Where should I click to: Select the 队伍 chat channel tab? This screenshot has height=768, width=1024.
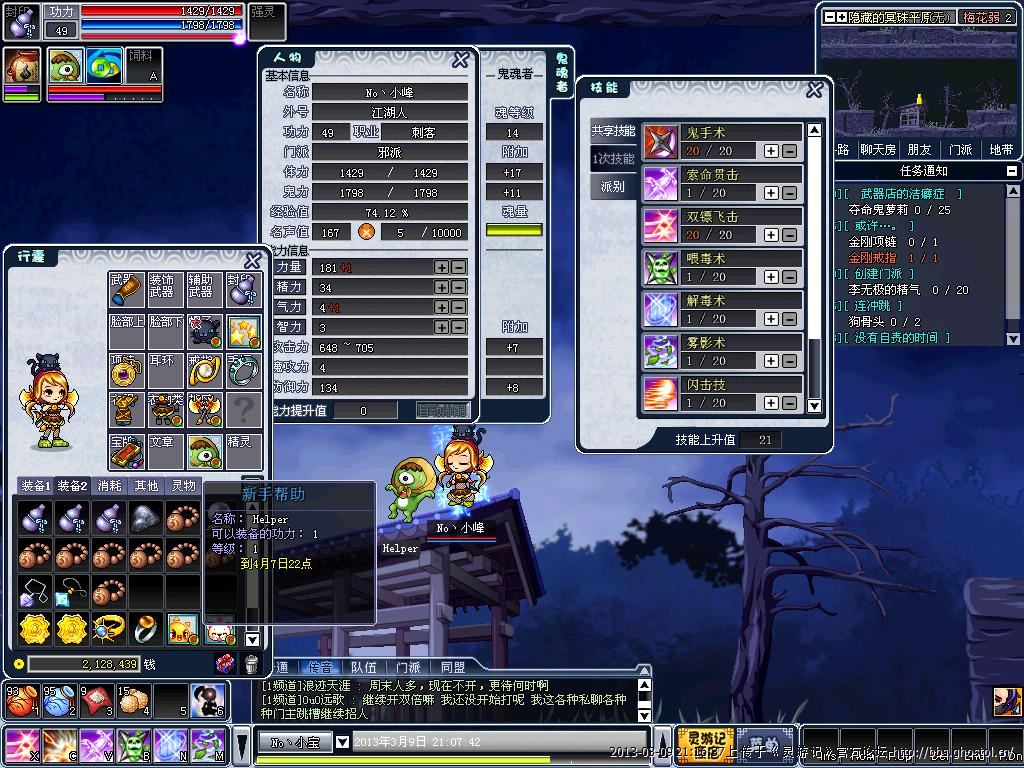[x=363, y=667]
